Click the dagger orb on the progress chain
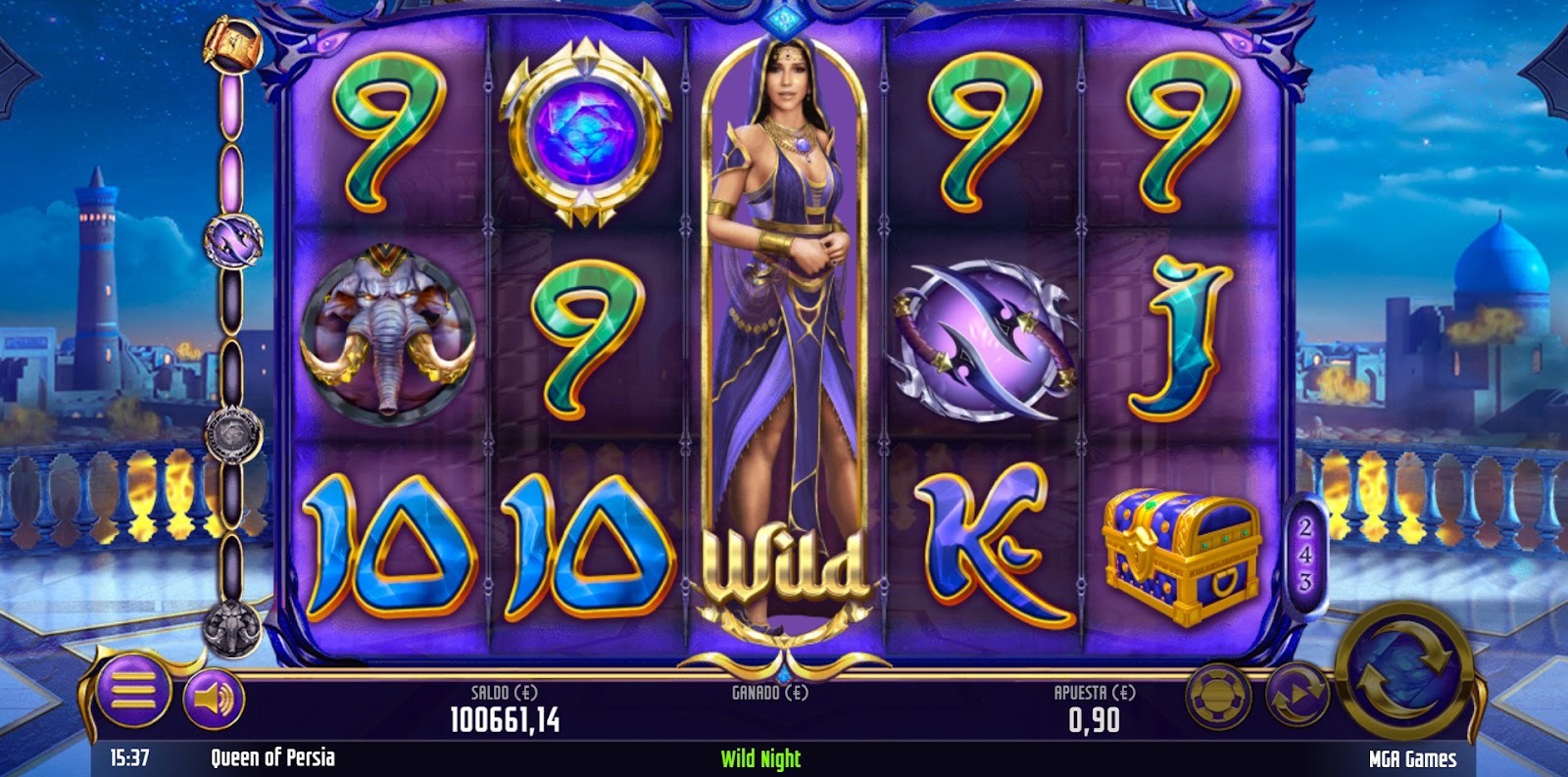The image size is (1568, 777). coord(233,241)
